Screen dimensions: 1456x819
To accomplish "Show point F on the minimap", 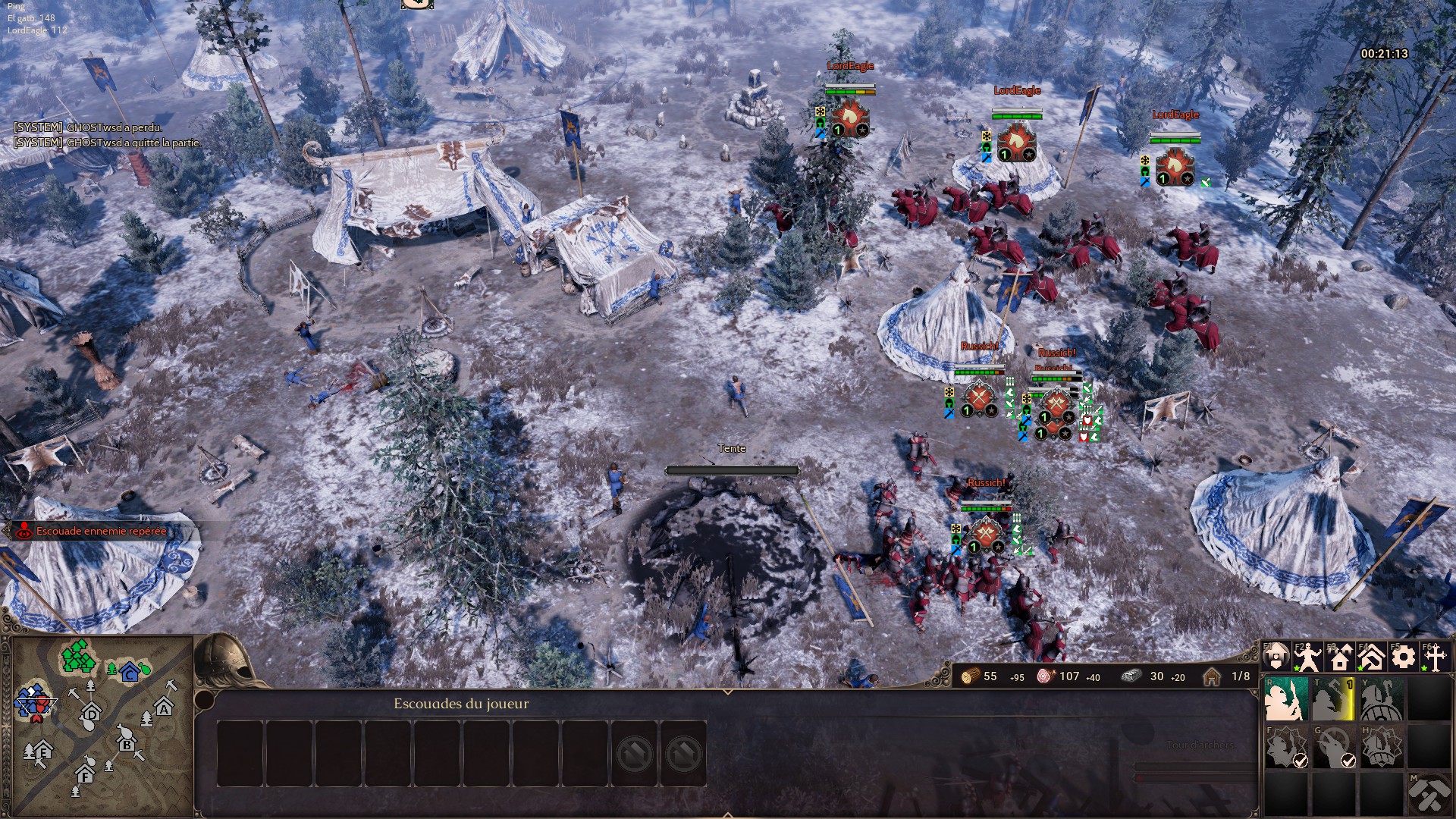I will click(85, 775).
